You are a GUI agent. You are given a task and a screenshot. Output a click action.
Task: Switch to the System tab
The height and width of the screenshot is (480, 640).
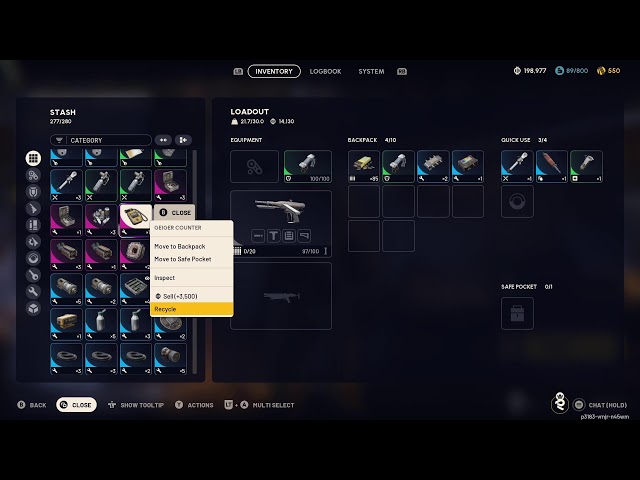[371, 72]
